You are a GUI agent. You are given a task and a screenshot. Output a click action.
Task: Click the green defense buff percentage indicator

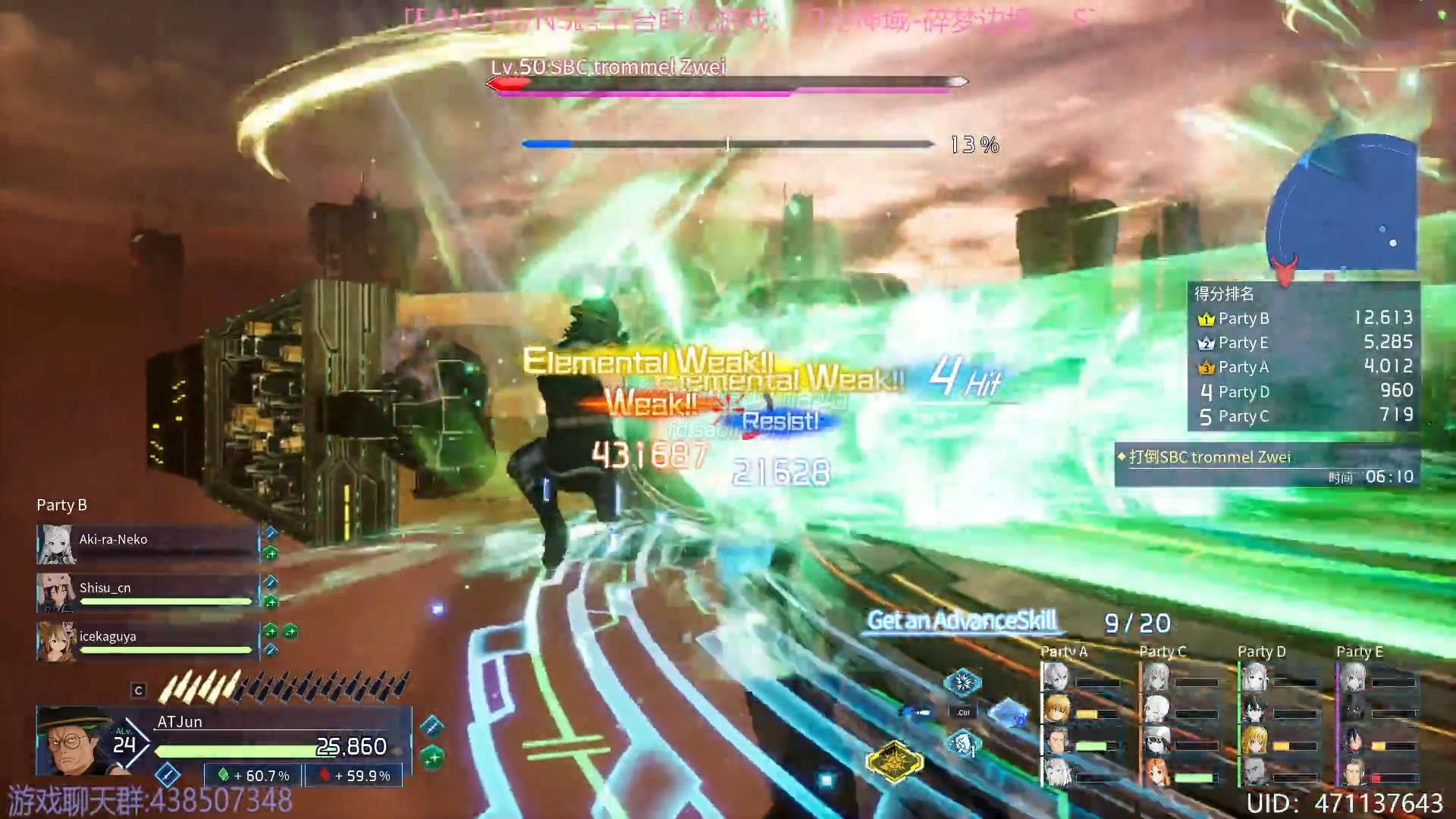[255, 776]
